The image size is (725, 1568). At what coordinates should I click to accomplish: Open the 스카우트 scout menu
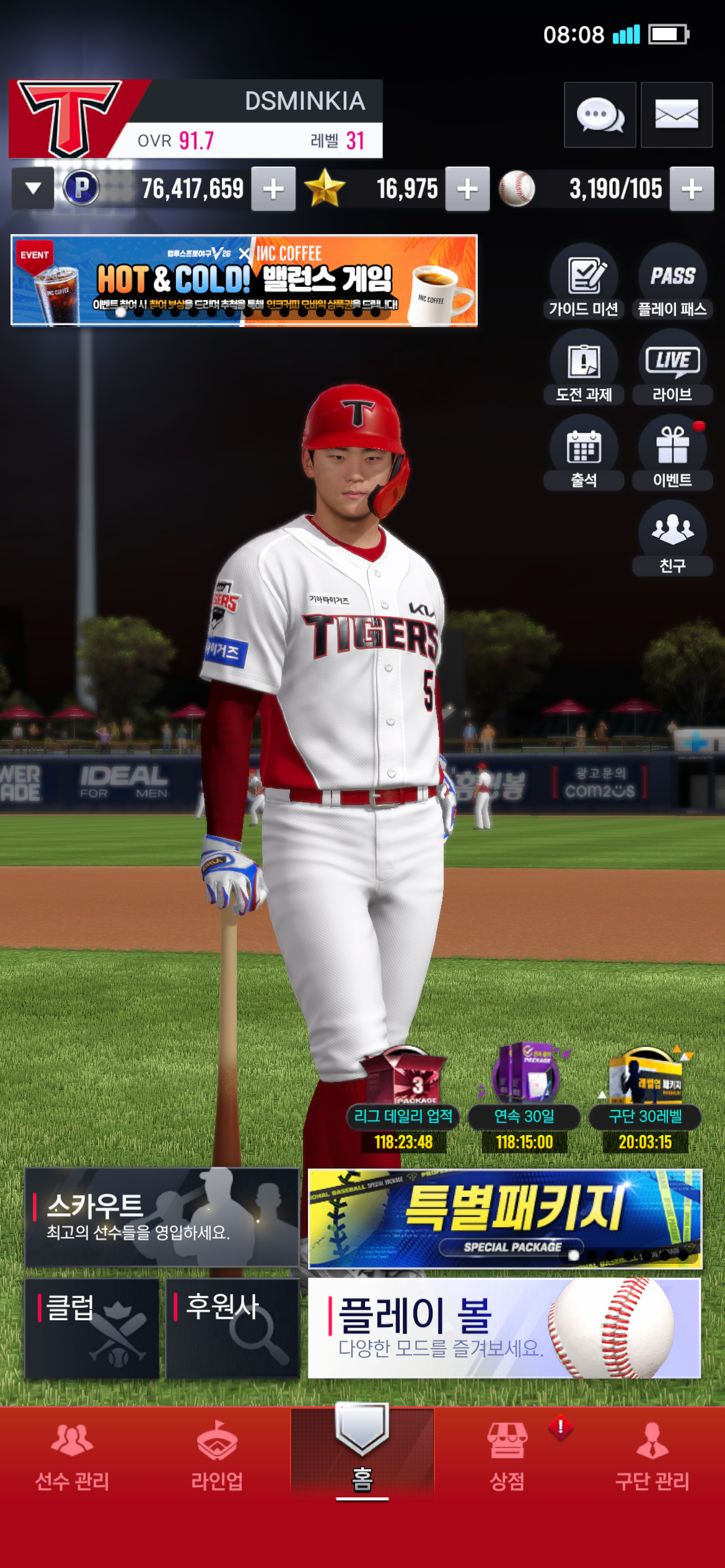pyautogui.click(x=162, y=1217)
